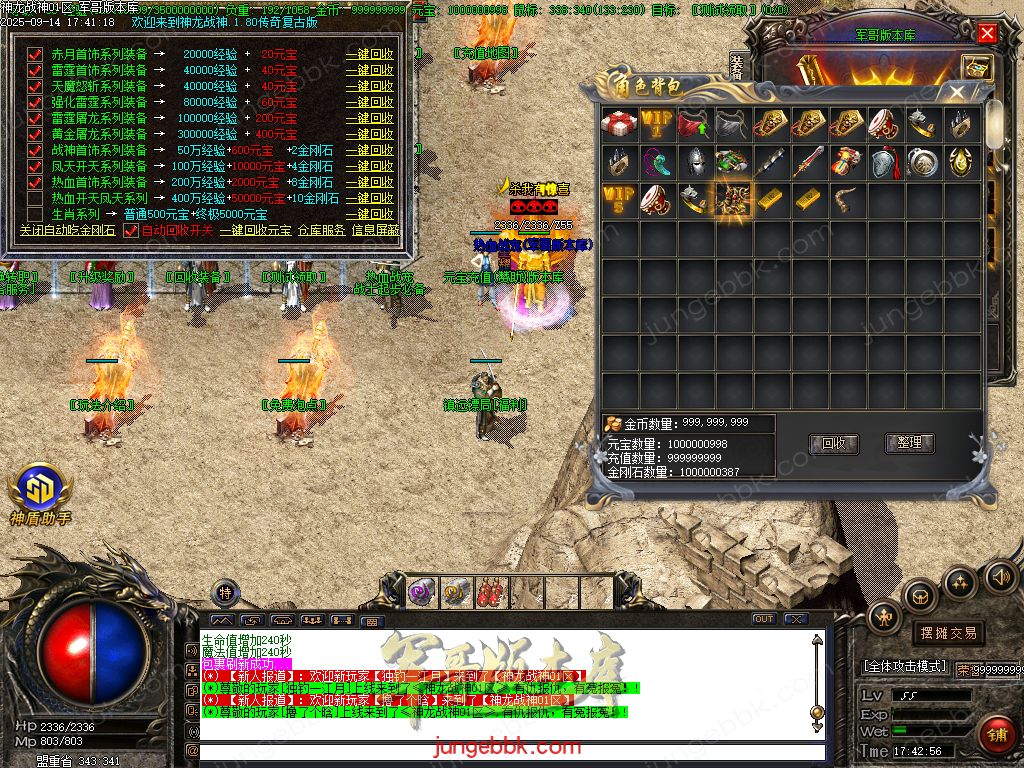Select the VIP 5 item slot
The image size is (1024, 768).
(x=619, y=199)
